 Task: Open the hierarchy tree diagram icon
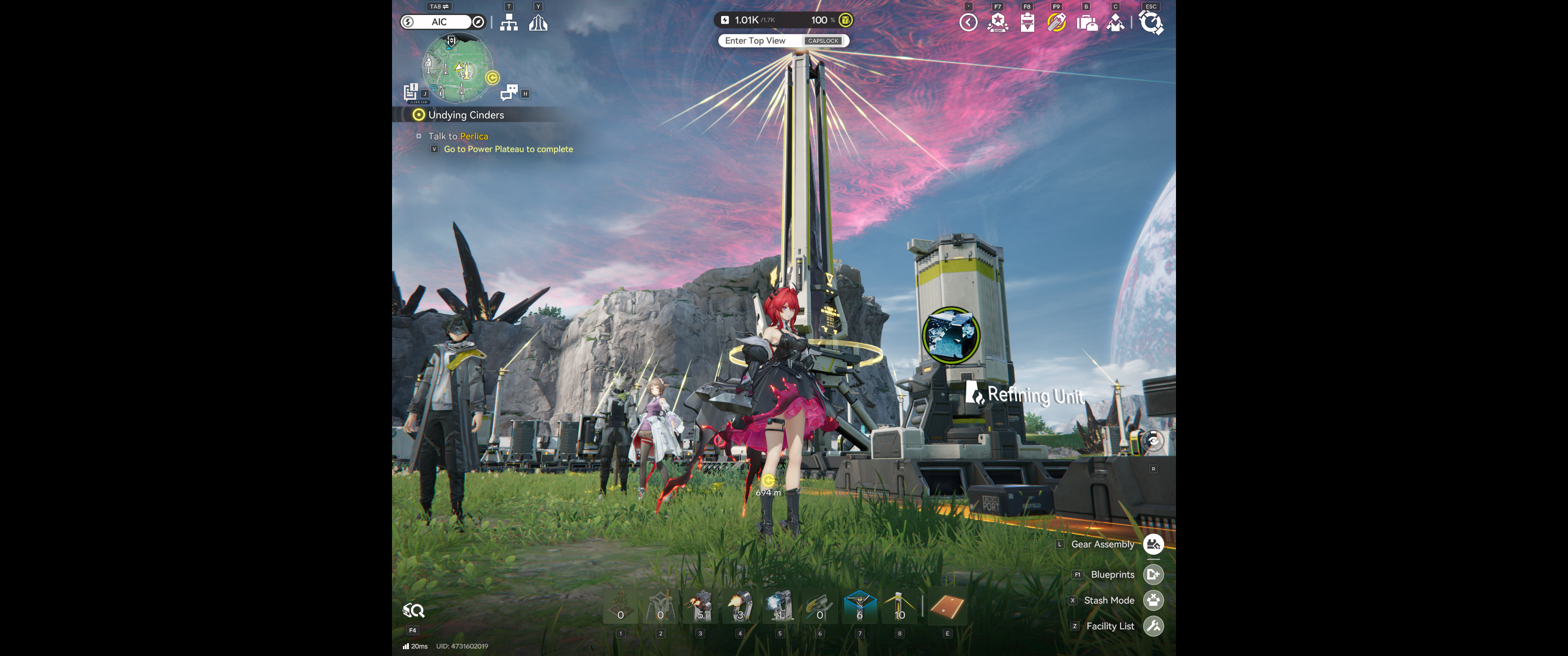click(x=508, y=22)
